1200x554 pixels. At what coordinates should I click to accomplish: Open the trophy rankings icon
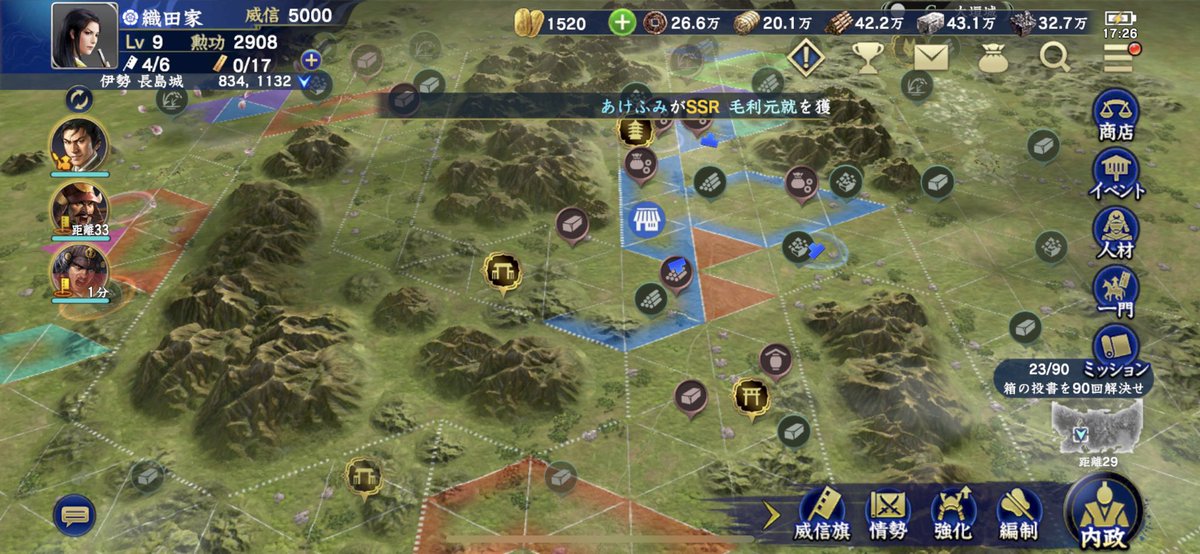tap(868, 58)
